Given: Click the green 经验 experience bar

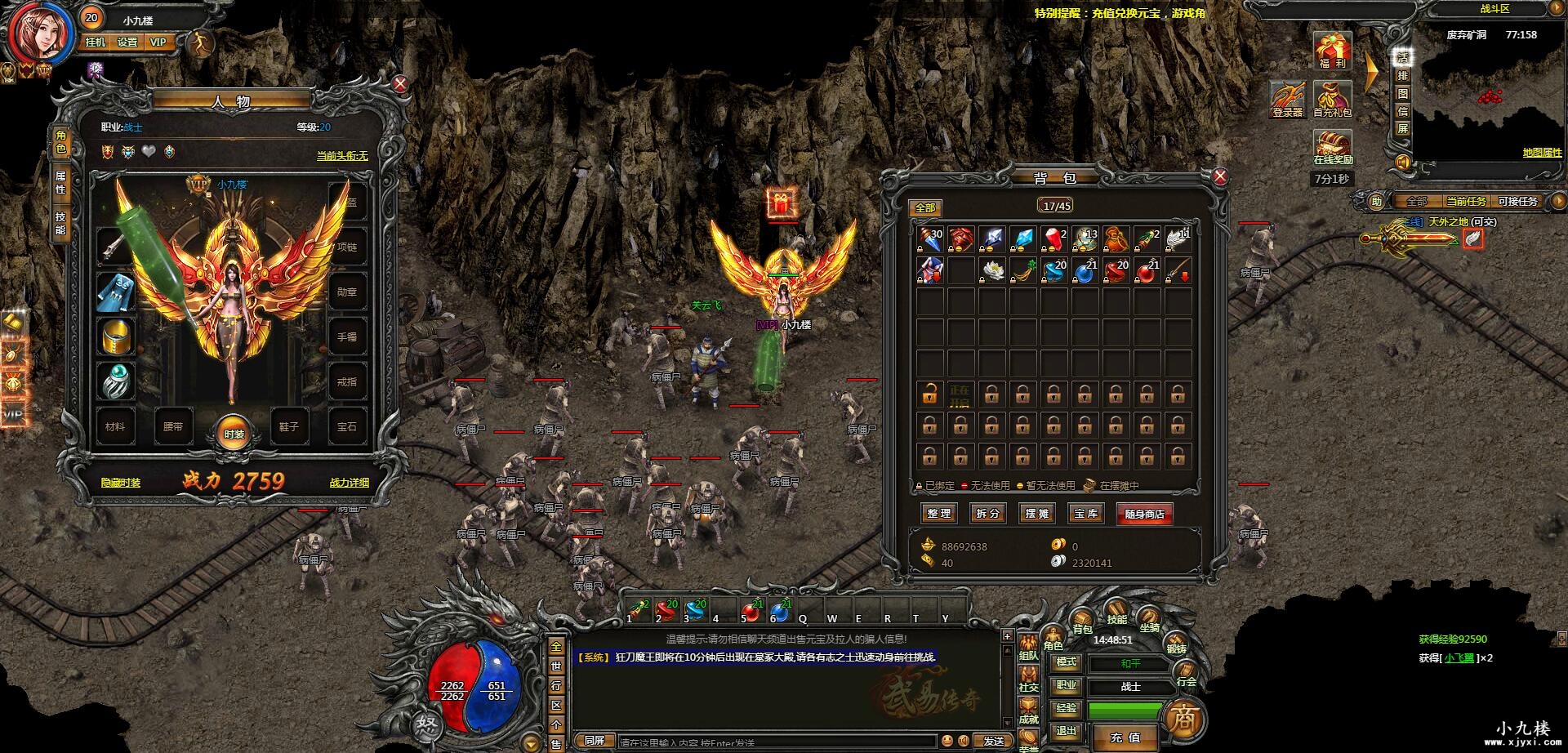Looking at the screenshot, I should (1125, 710).
